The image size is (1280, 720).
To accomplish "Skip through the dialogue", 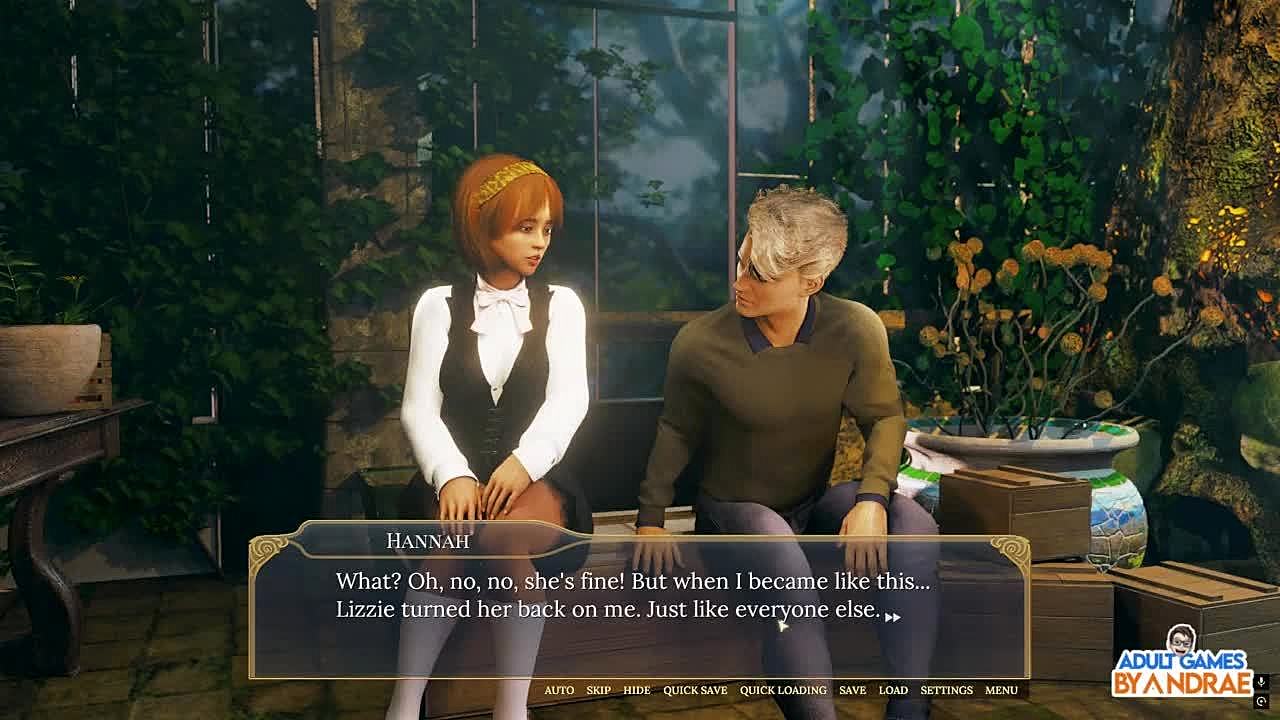I will pos(598,690).
